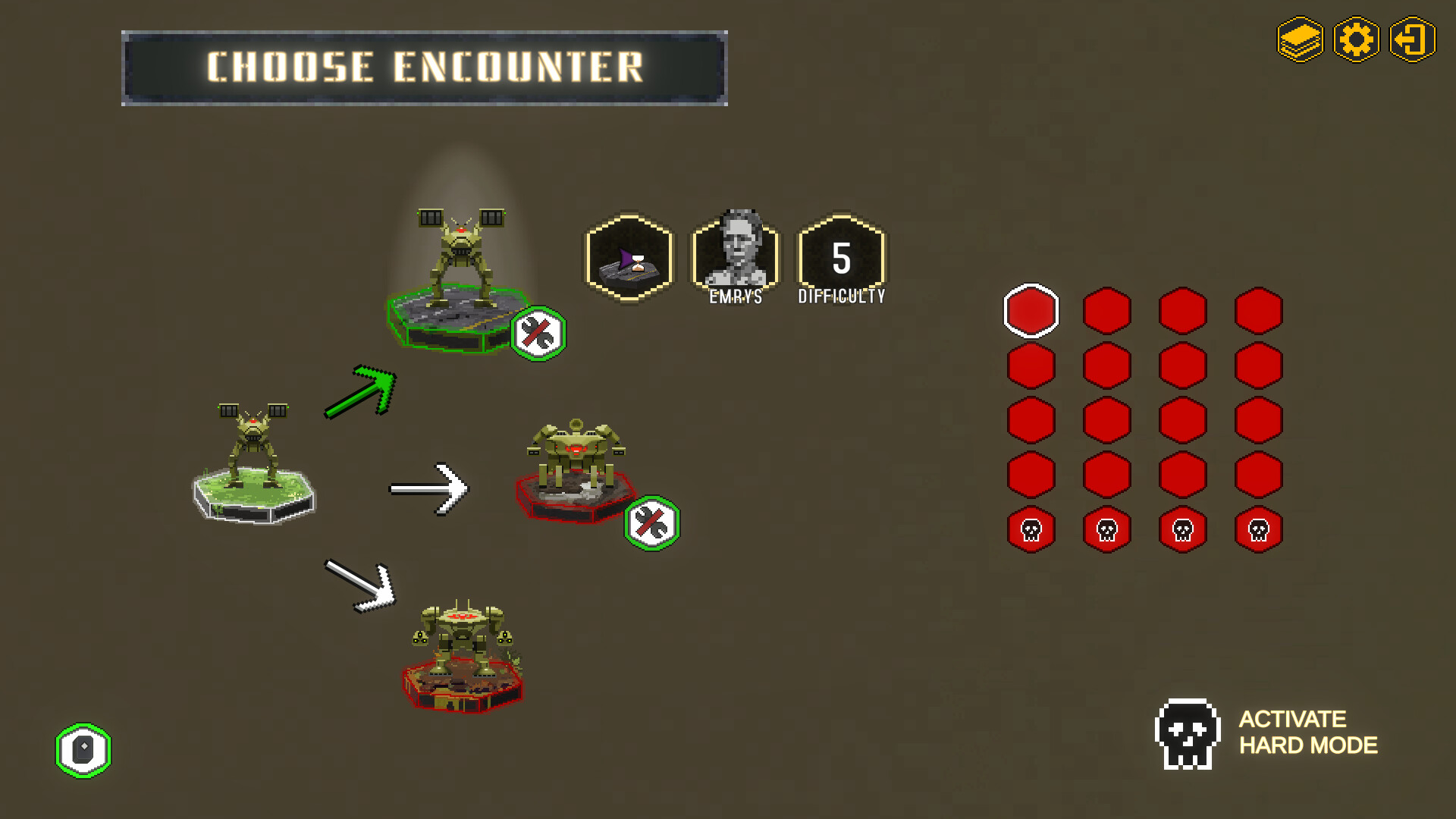Click the wrench repair badge on the middle encounter
The height and width of the screenshot is (819, 1456).
pos(652,522)
